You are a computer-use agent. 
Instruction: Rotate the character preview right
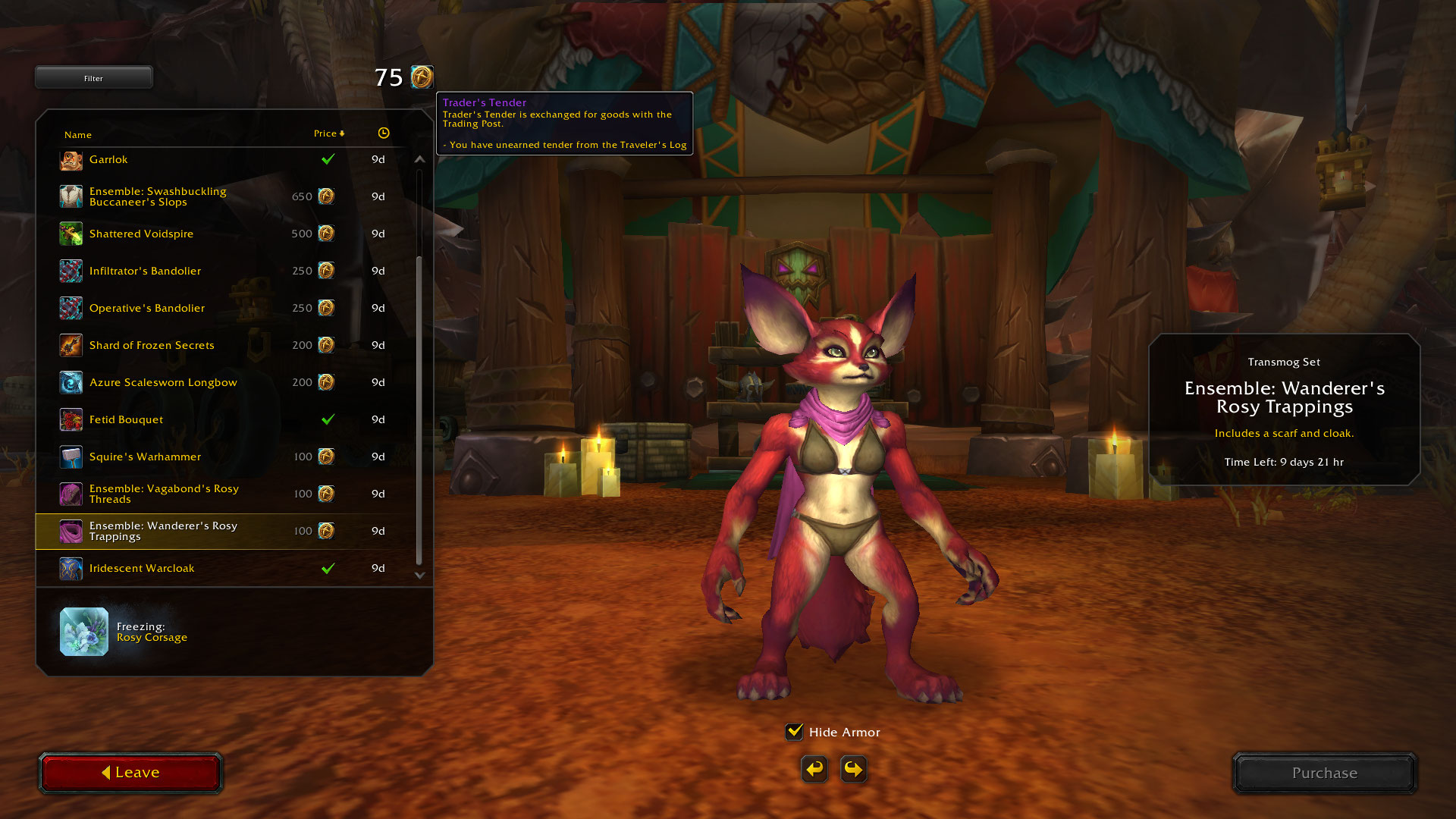pos(854,769)
